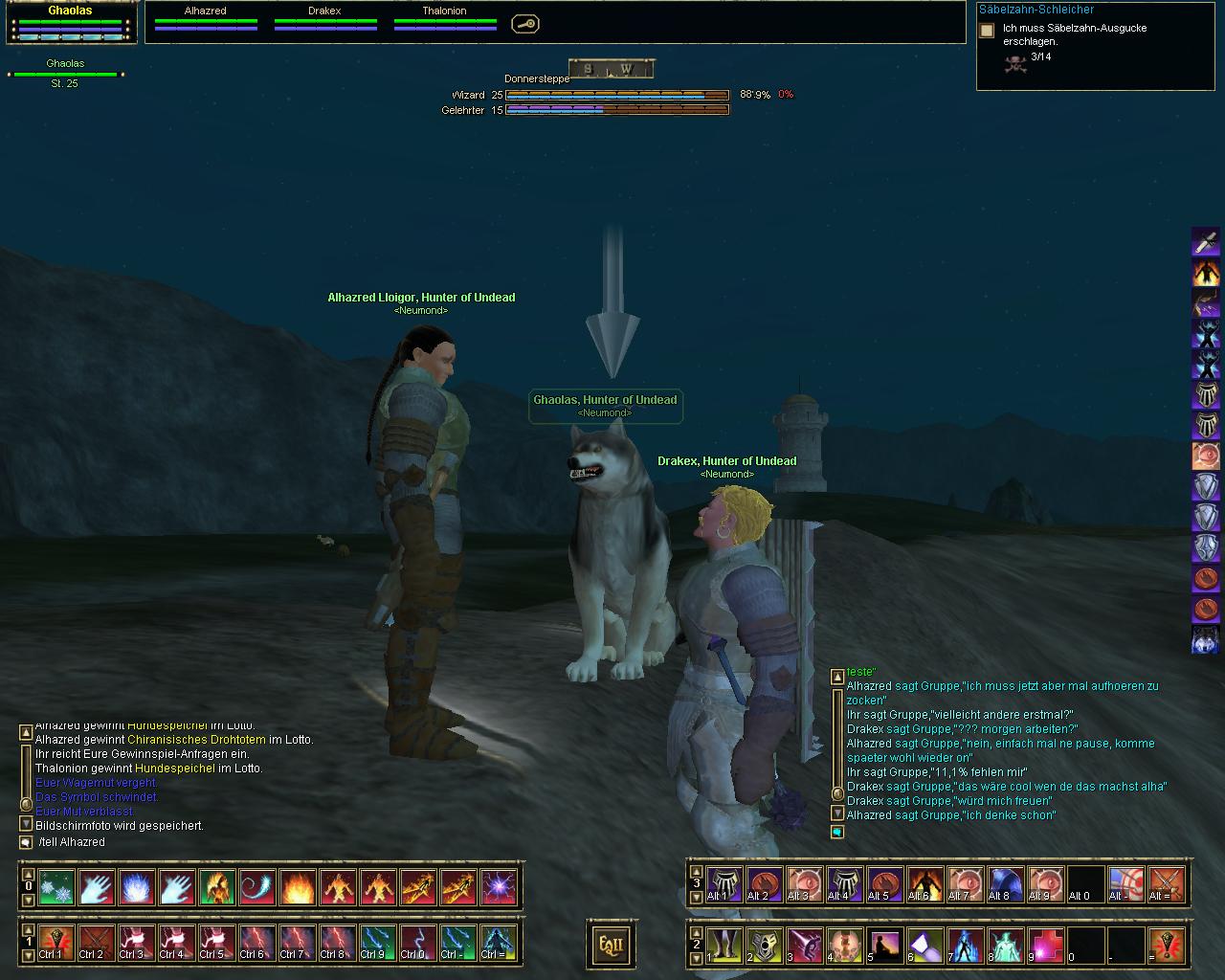Select group member Drakex in group window
The height and width of the screenshot is (980, 1225).
click(324, 17)
